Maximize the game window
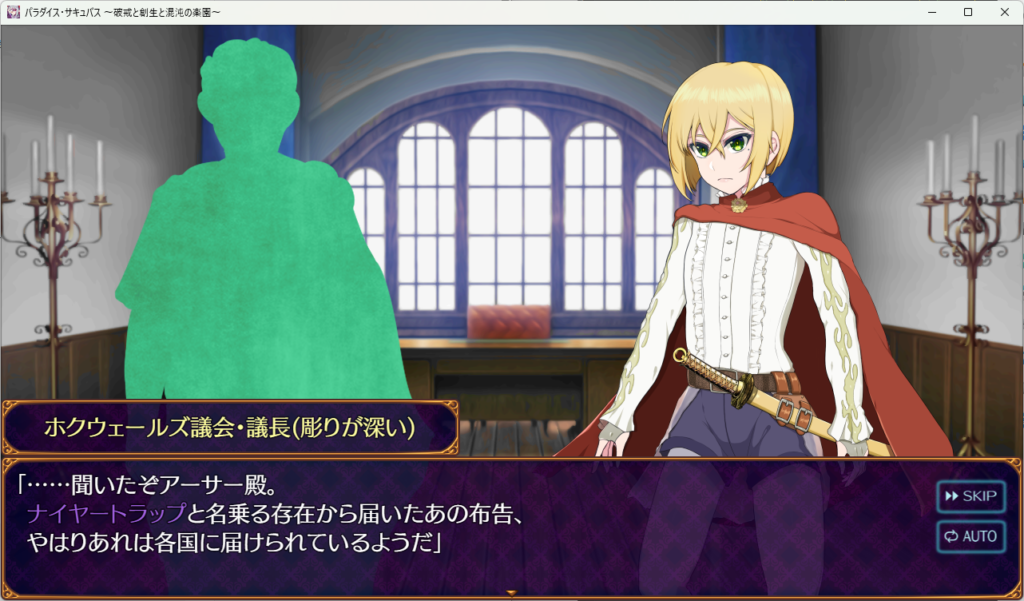This screenshot has height=601, width=1024. 967,12
